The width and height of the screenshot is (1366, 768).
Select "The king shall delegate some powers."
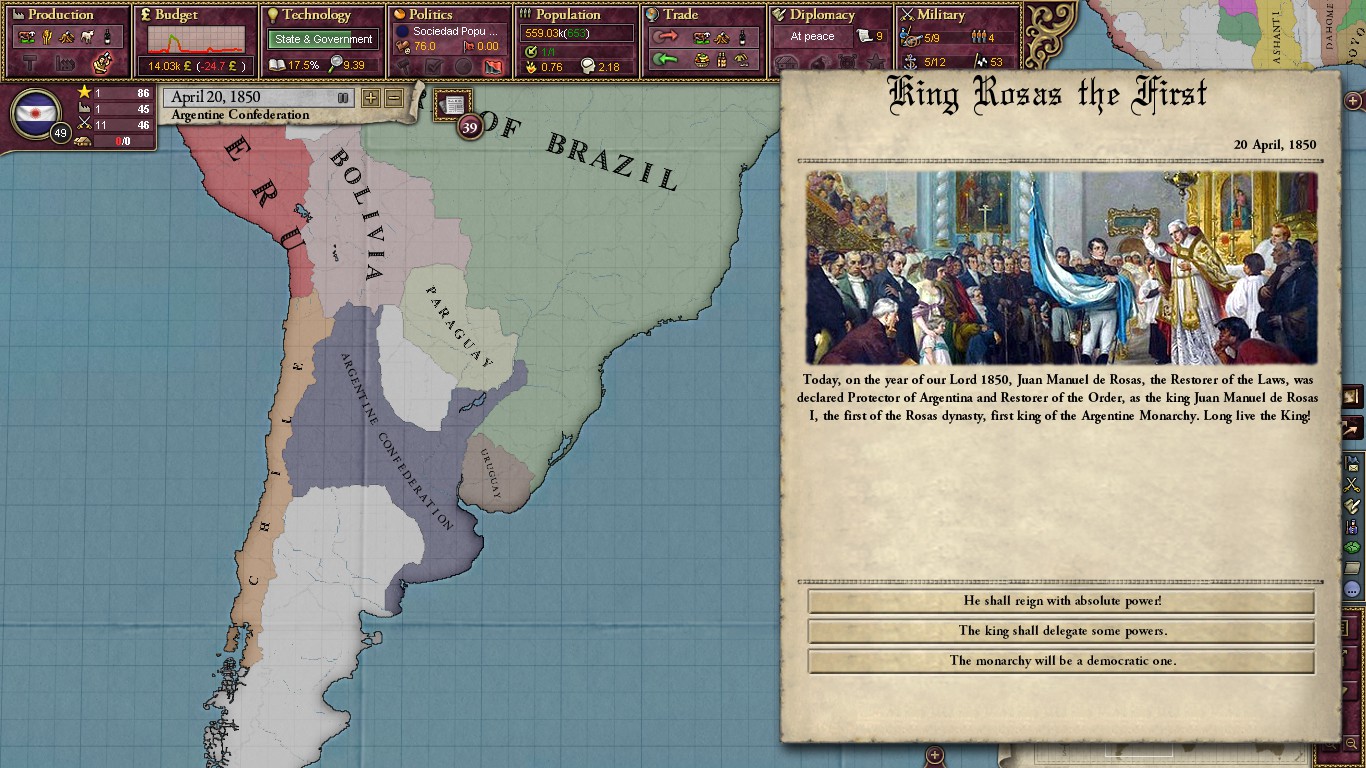tap(1061, 631)
